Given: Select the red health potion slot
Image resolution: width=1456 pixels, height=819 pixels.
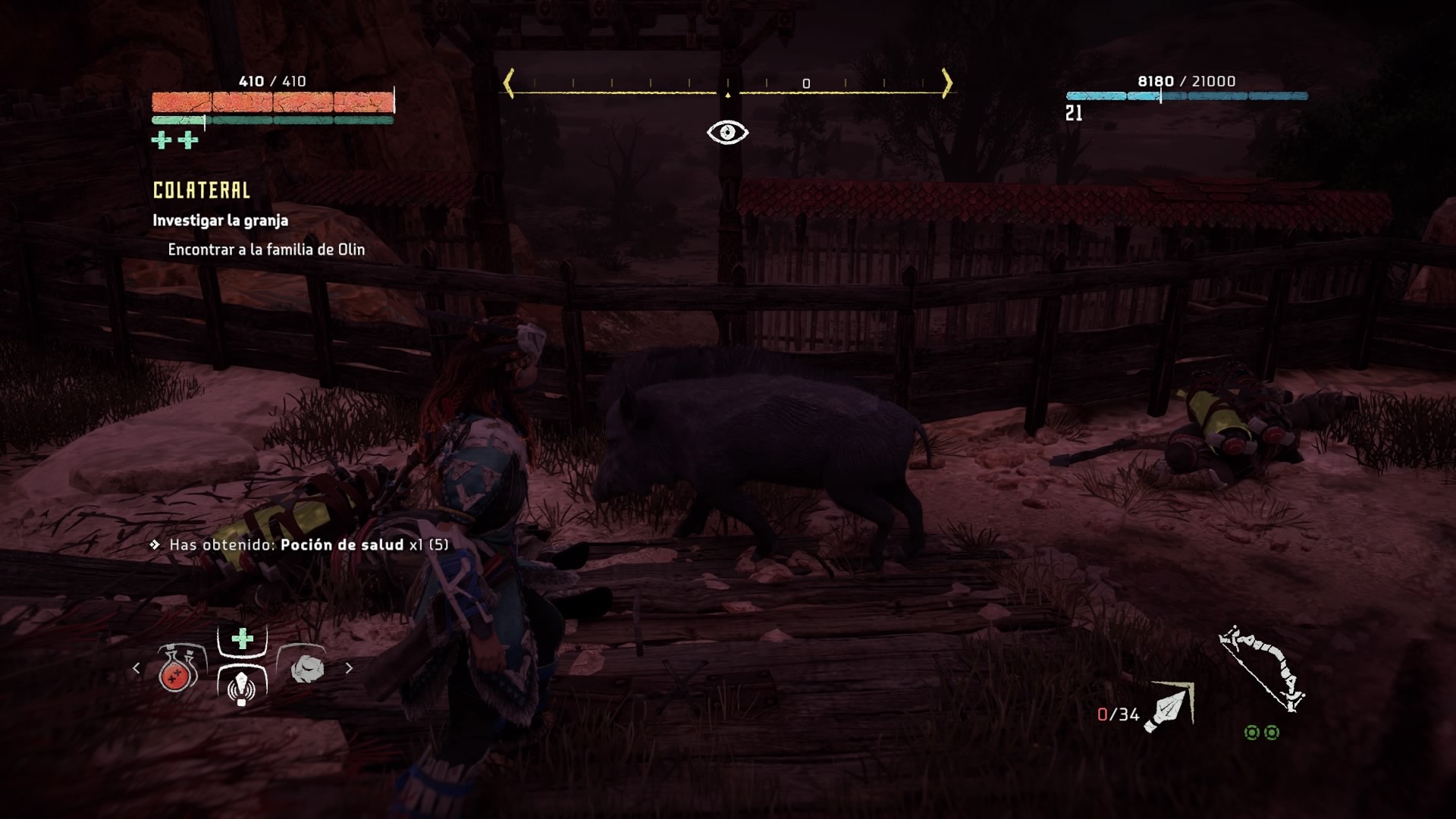Looking at the screenshot, I should (x=179, y=670).
